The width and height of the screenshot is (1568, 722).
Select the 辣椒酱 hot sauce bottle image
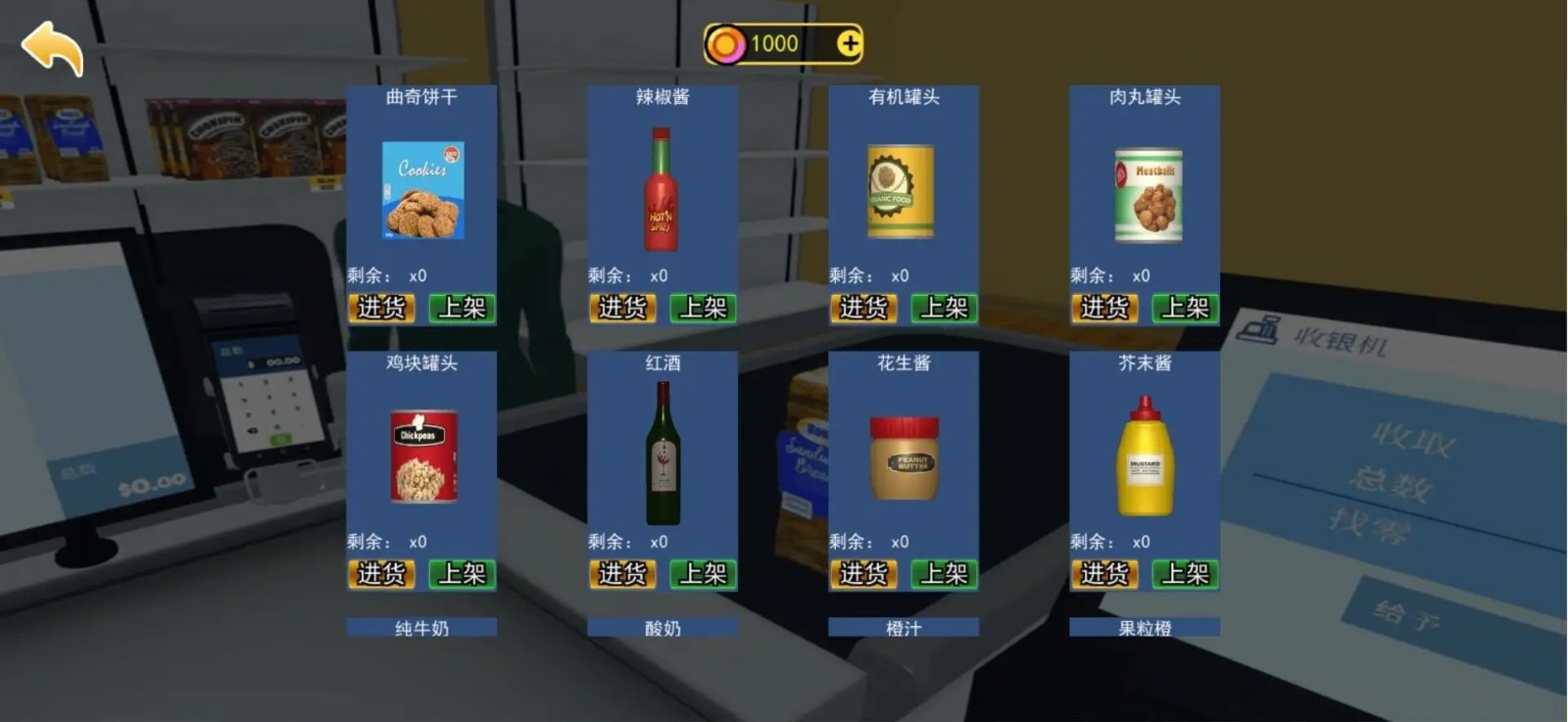click(x=661, y=192)
